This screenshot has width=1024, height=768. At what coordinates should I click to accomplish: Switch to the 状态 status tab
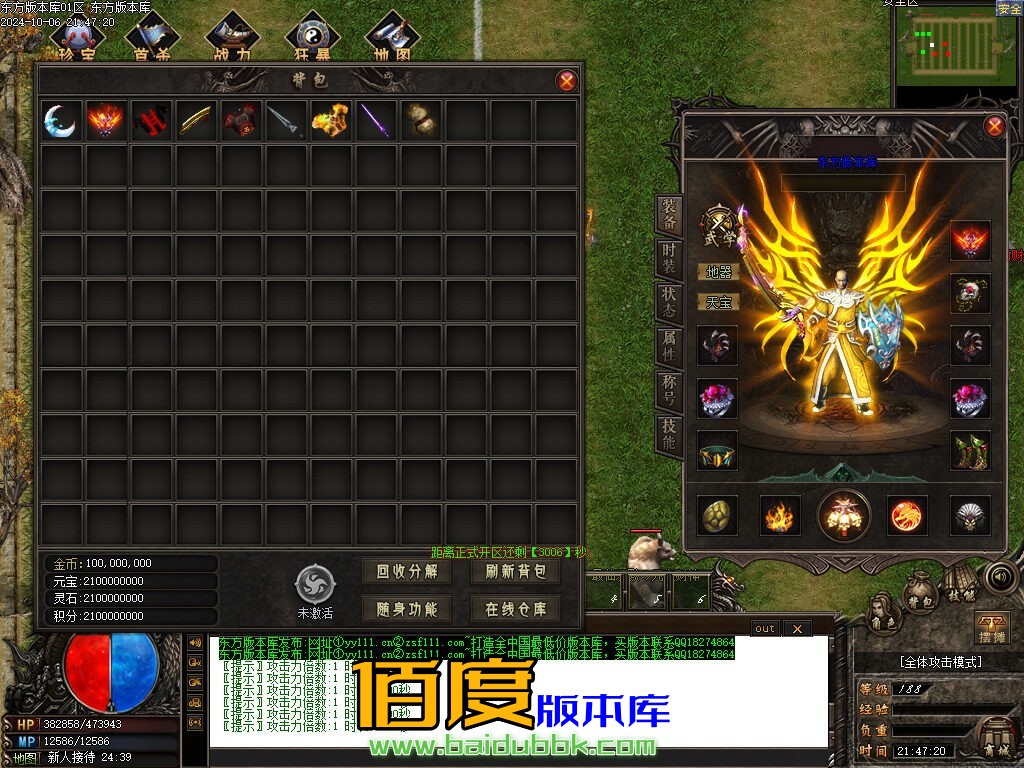[x=669, y=301]
